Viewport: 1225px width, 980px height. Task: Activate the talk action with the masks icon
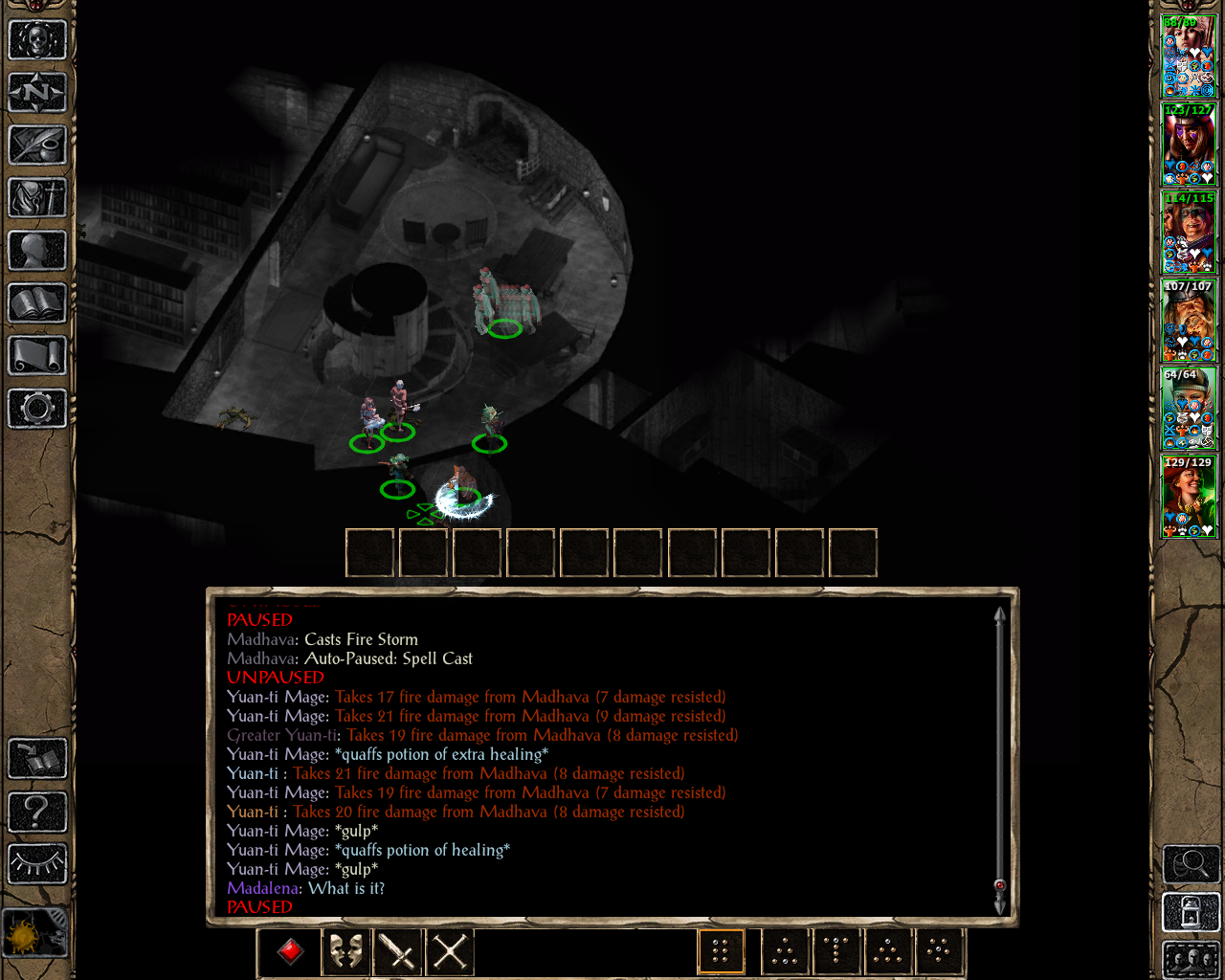pos(345,951)
